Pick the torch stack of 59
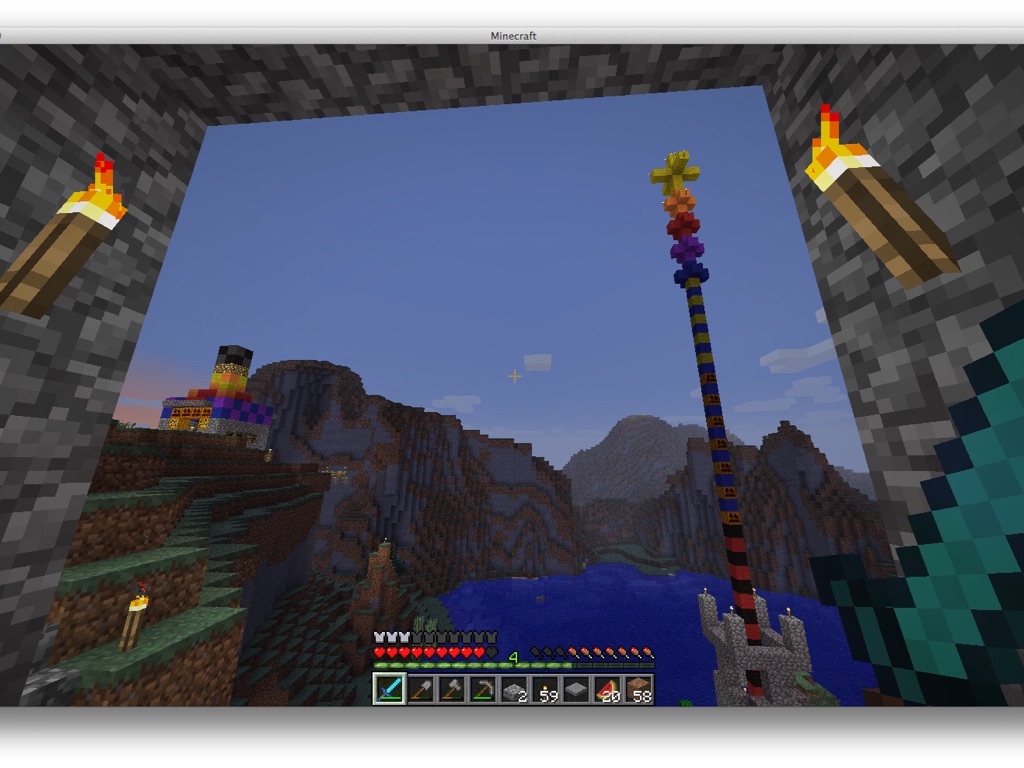1024x768 pixels. 545,689
